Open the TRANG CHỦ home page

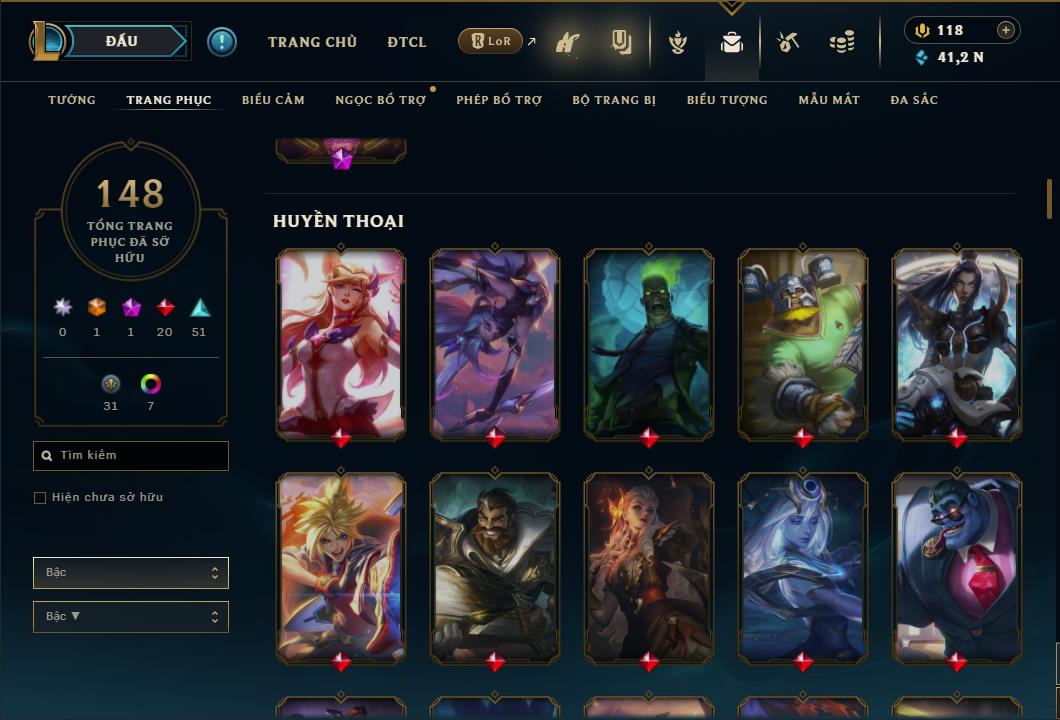pos(312,42)
